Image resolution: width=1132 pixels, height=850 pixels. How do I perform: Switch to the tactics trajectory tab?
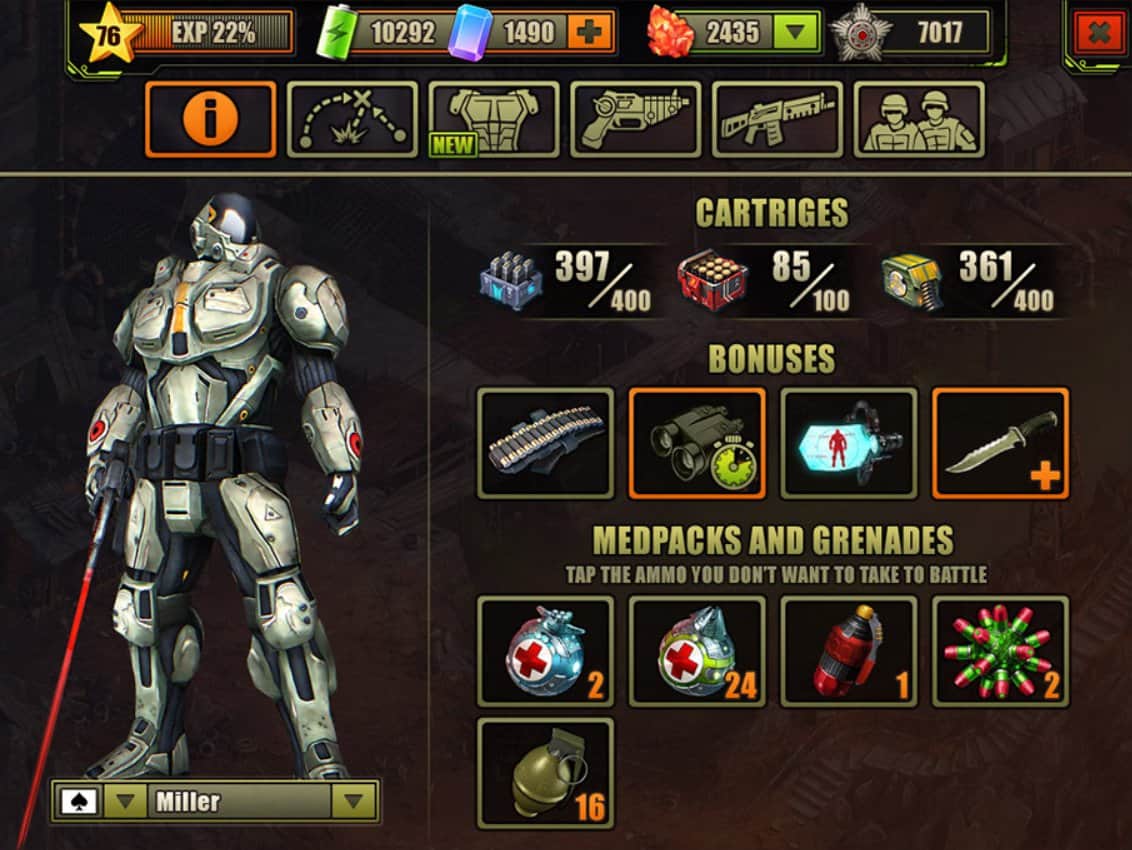point(352,119)
